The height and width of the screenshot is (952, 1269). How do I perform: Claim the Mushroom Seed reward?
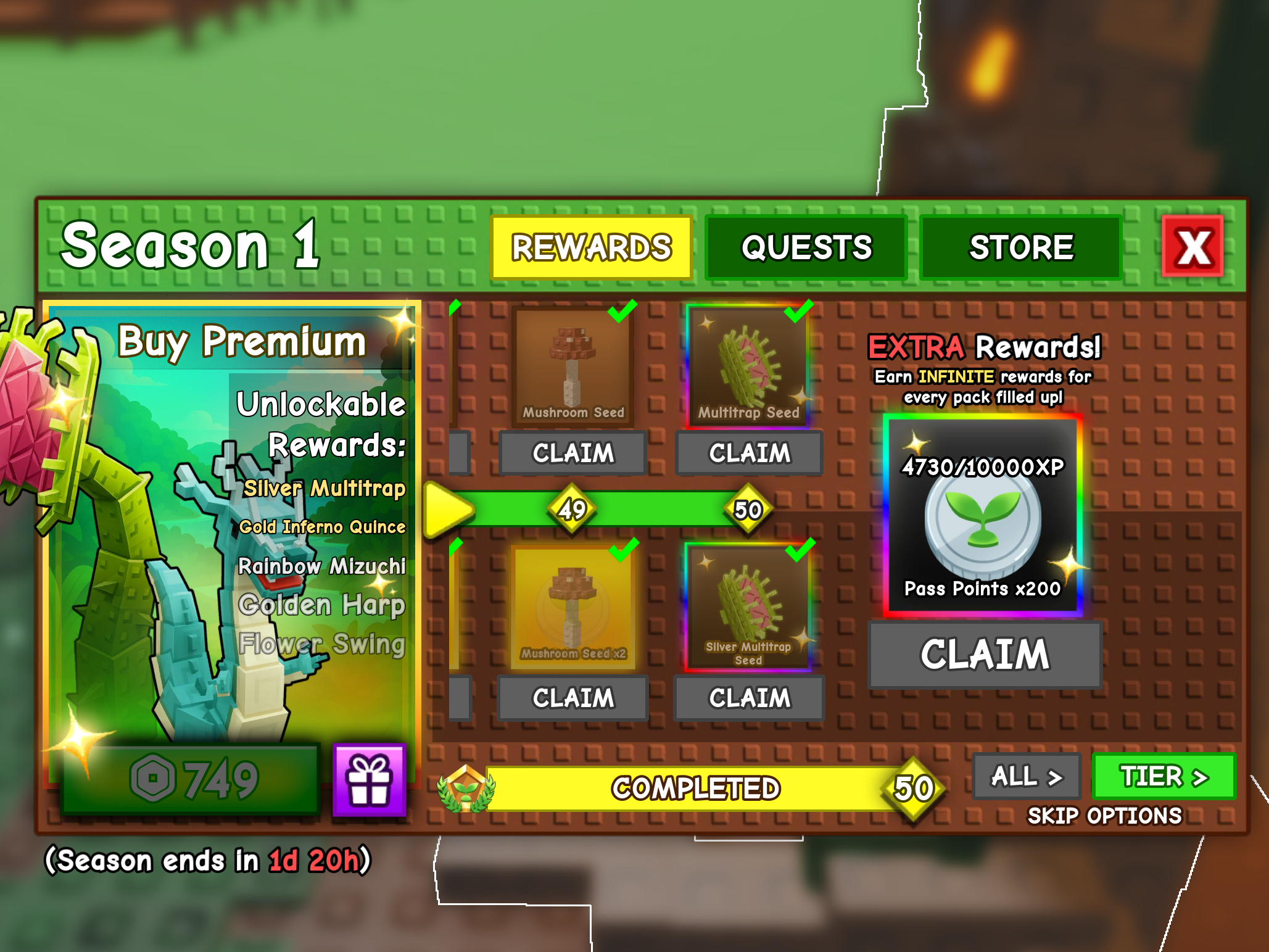572,453
